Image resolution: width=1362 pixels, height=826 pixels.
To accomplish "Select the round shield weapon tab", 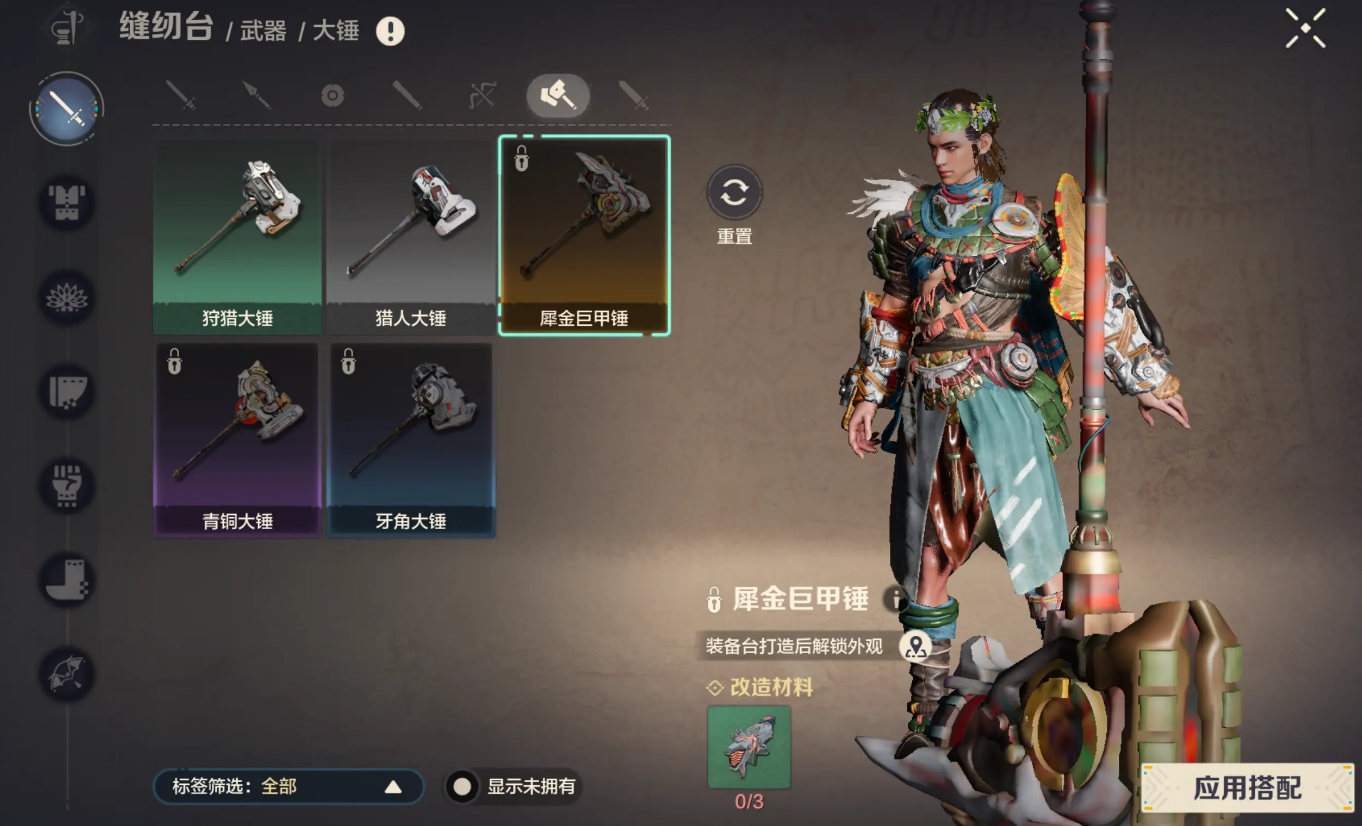I will tap(332, 96).
